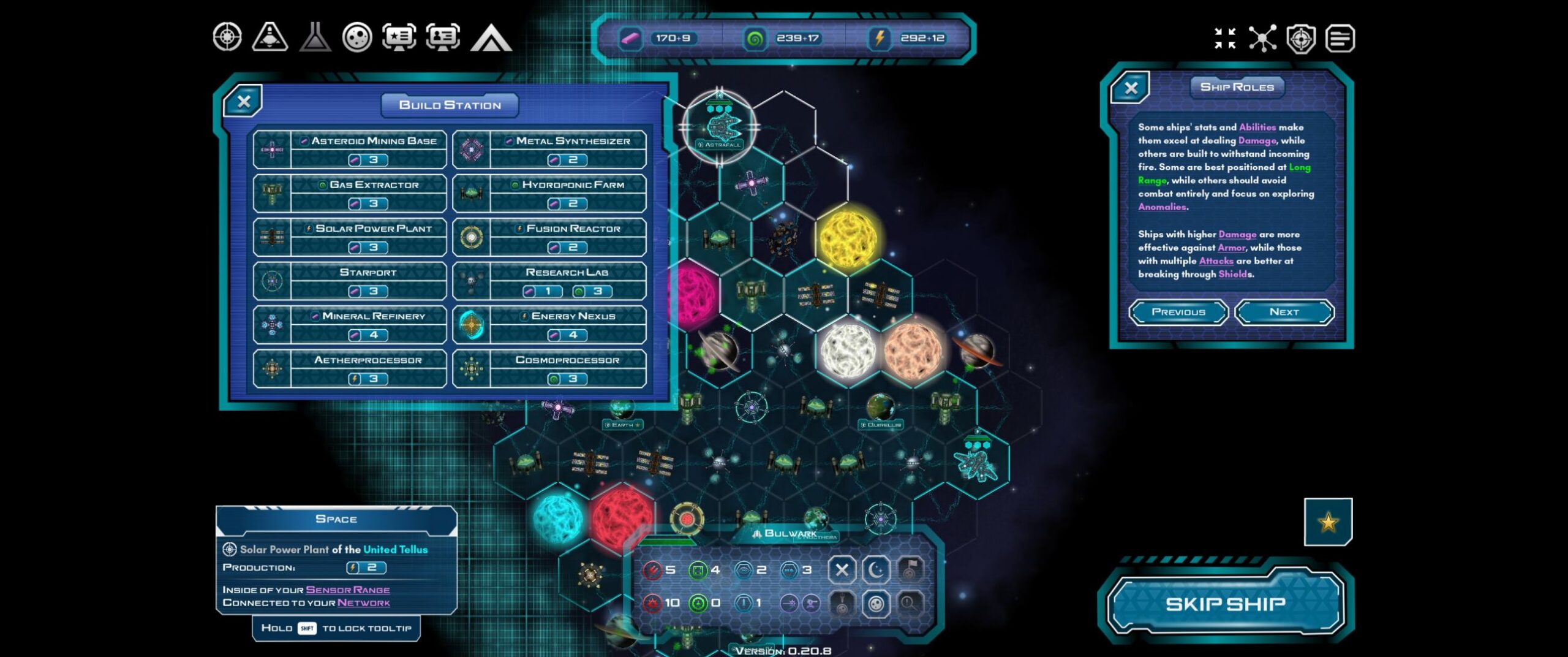Build a Starport station
The image size is (1568, 657).
tap(350, 281)
